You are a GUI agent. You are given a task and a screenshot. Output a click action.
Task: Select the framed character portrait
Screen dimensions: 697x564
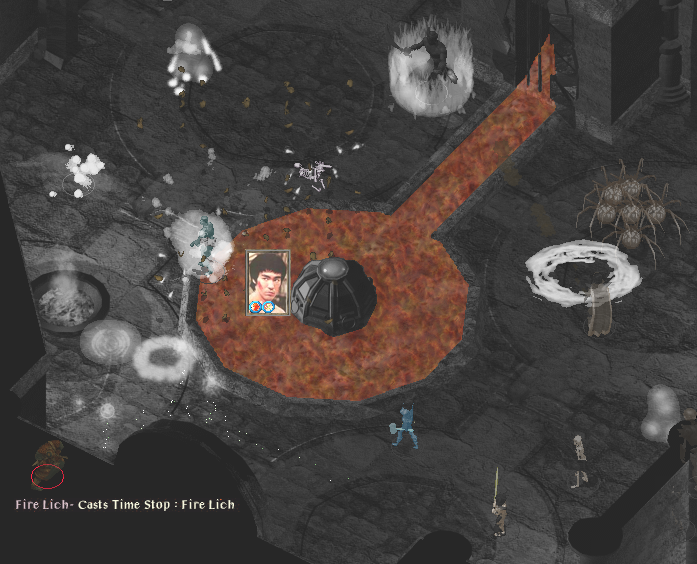pos(268,283)
